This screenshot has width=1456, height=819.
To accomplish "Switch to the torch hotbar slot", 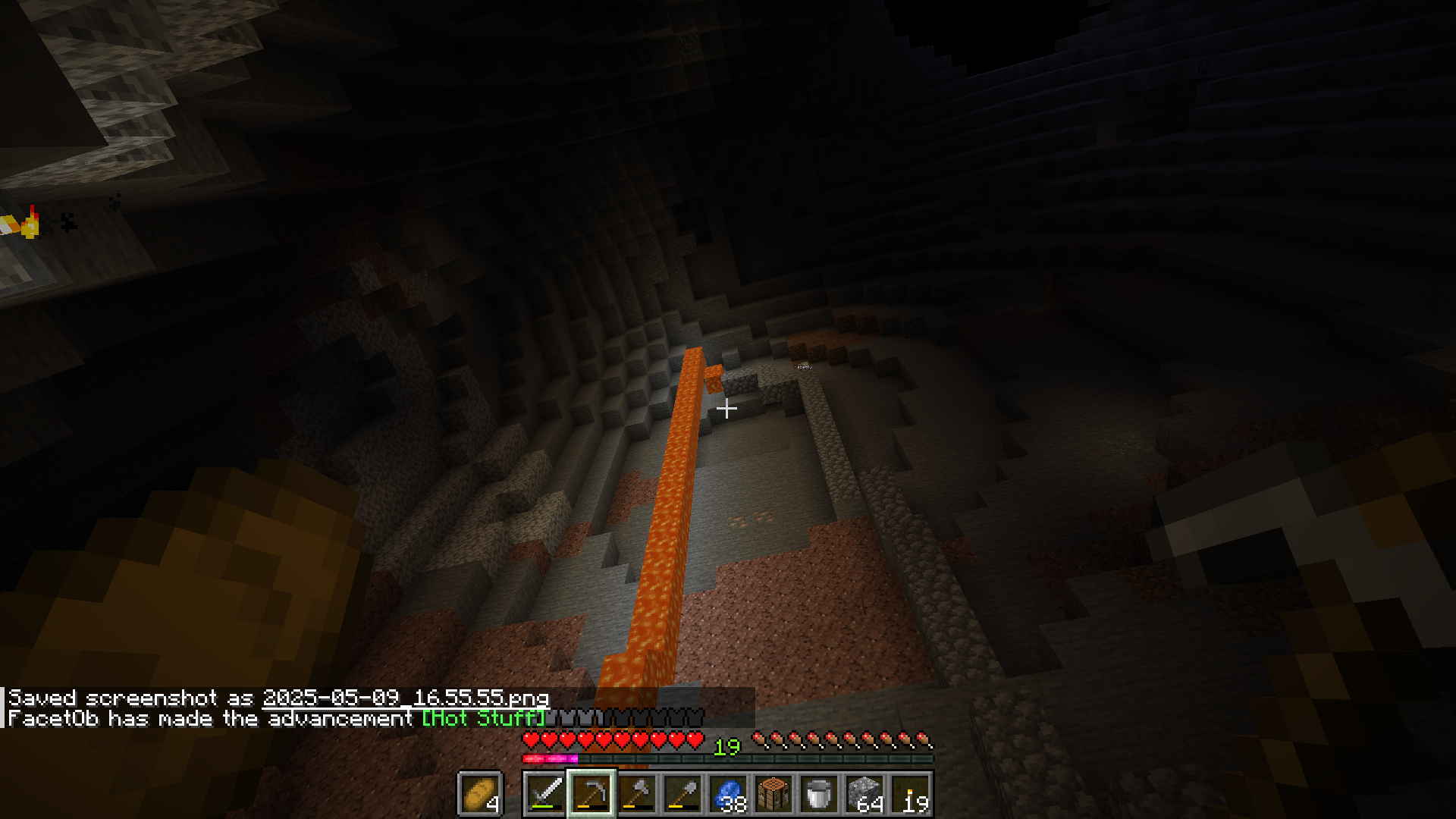I will coord(911,794).
